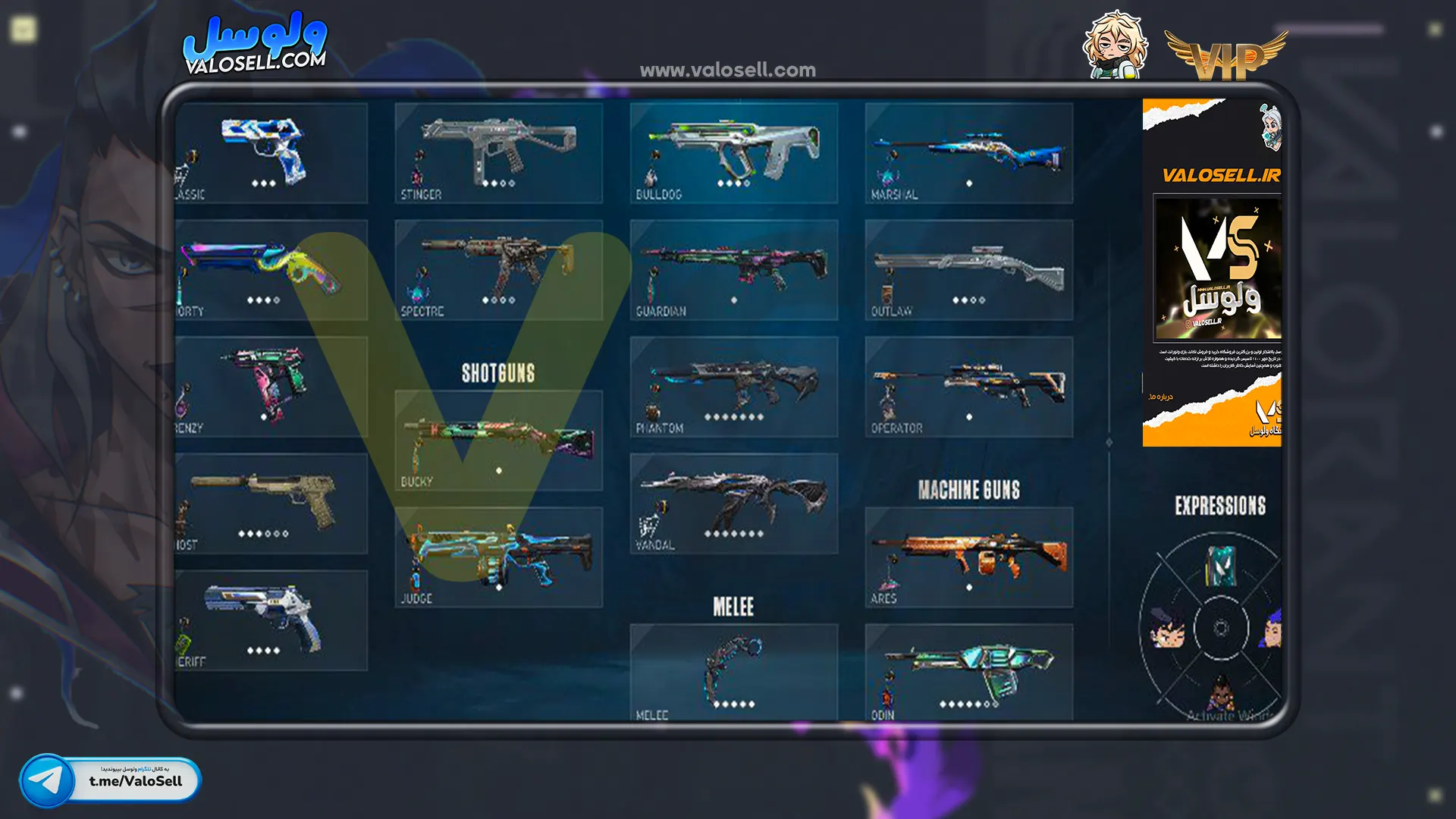
Task: Select top spray in Expressions wheel
Action: click(x=1220, y=566)
